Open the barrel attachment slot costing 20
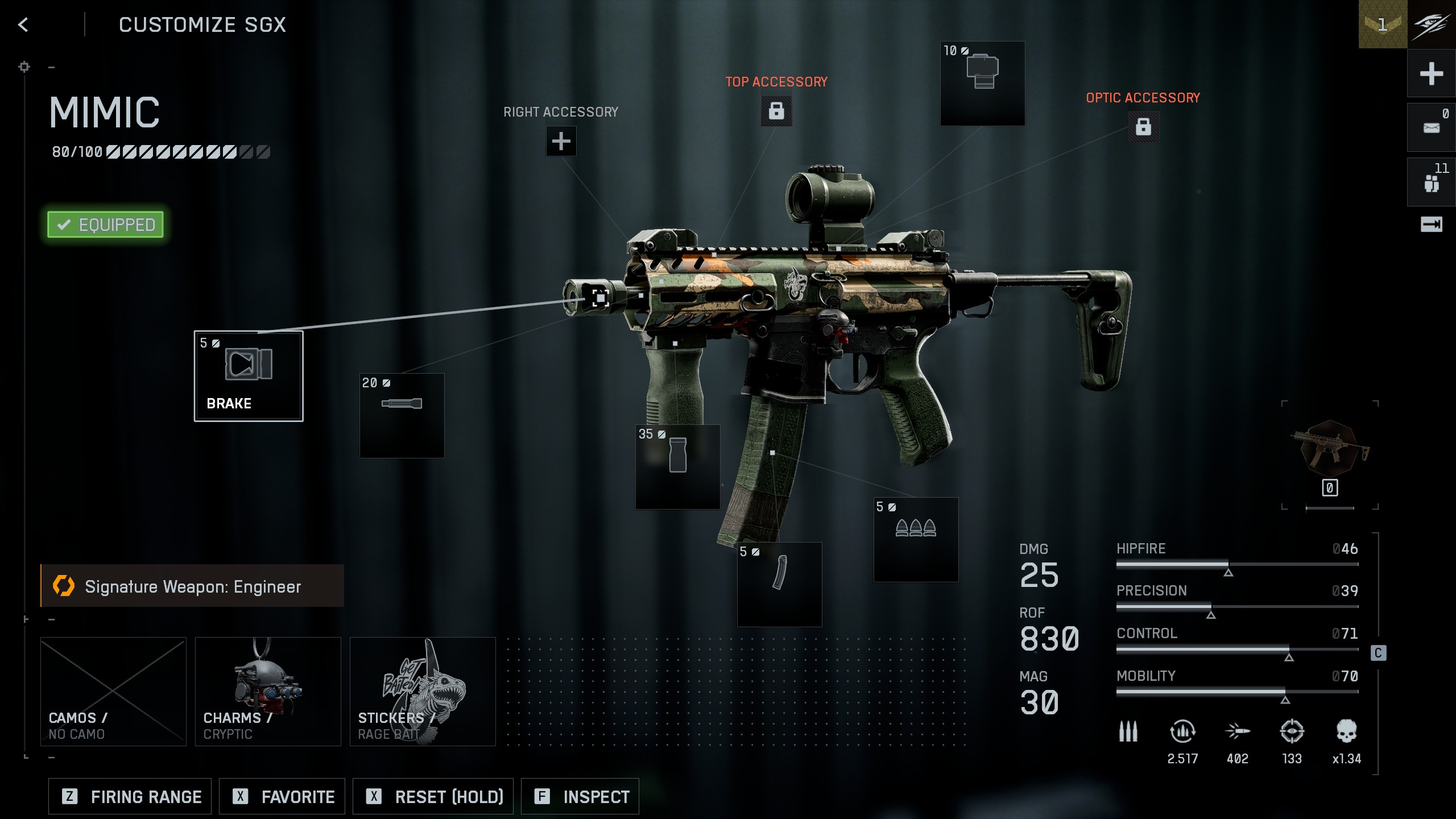Screen dimensions: 1456x819 402,415
